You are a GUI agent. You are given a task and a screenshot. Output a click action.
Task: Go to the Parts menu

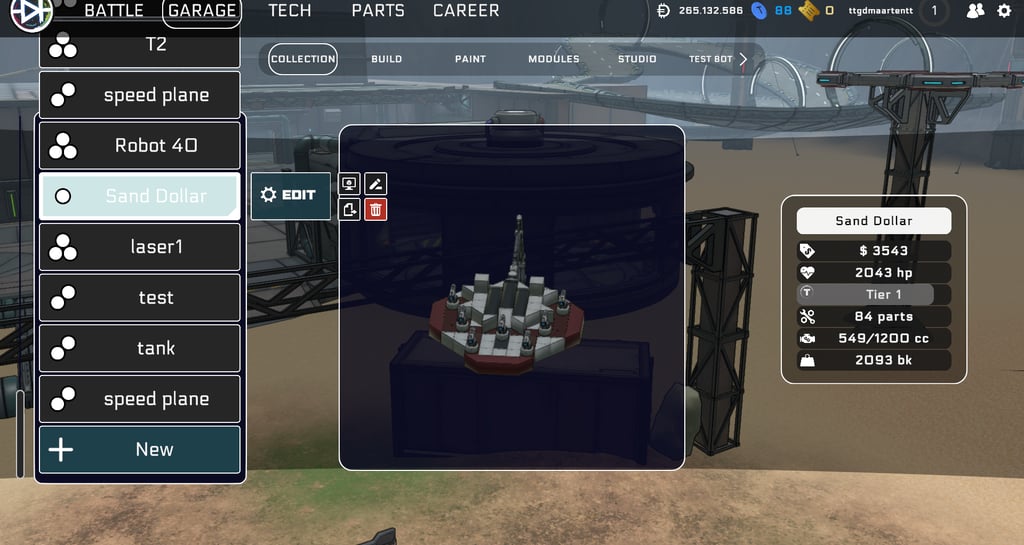tap(378, 11)
